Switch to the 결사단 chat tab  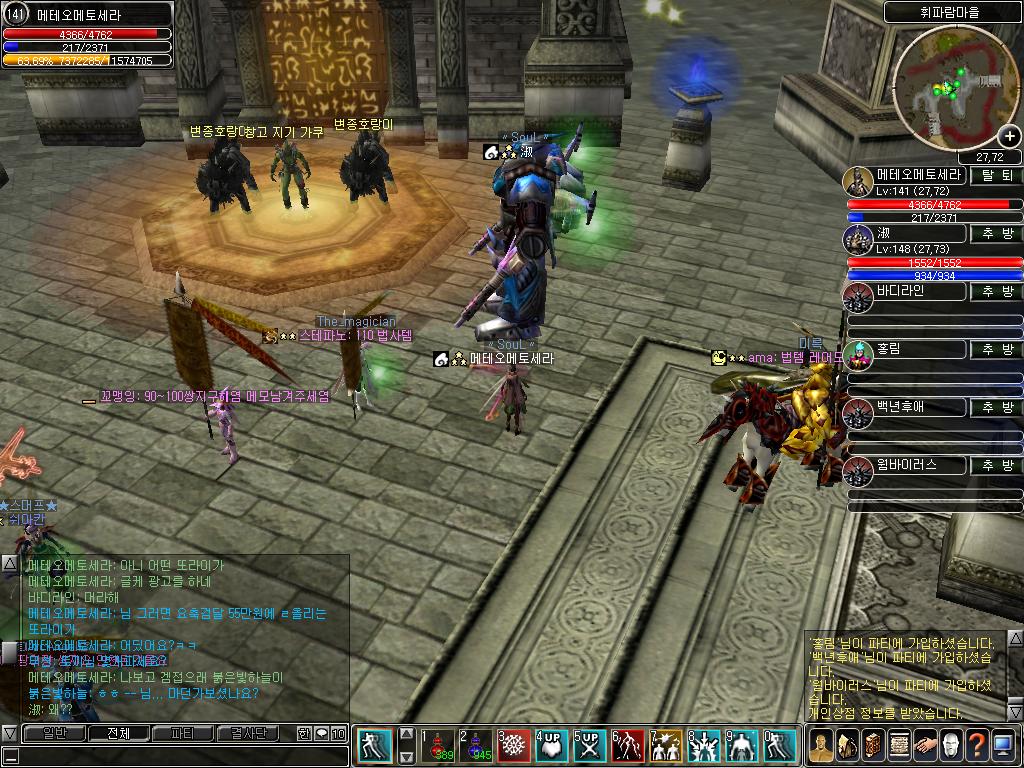(x=247, y=733)
